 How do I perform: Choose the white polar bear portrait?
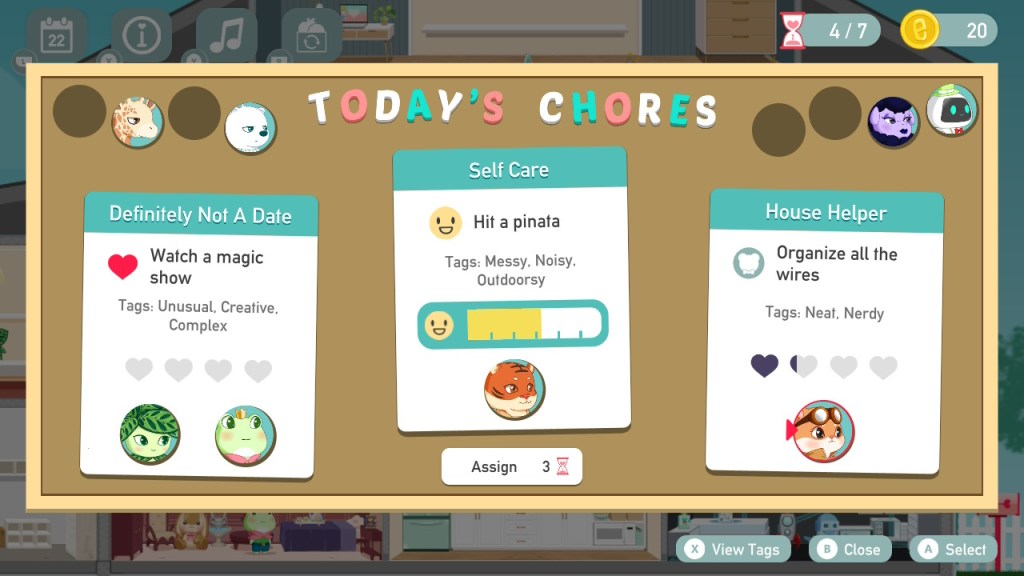click(x=249, y=128)
